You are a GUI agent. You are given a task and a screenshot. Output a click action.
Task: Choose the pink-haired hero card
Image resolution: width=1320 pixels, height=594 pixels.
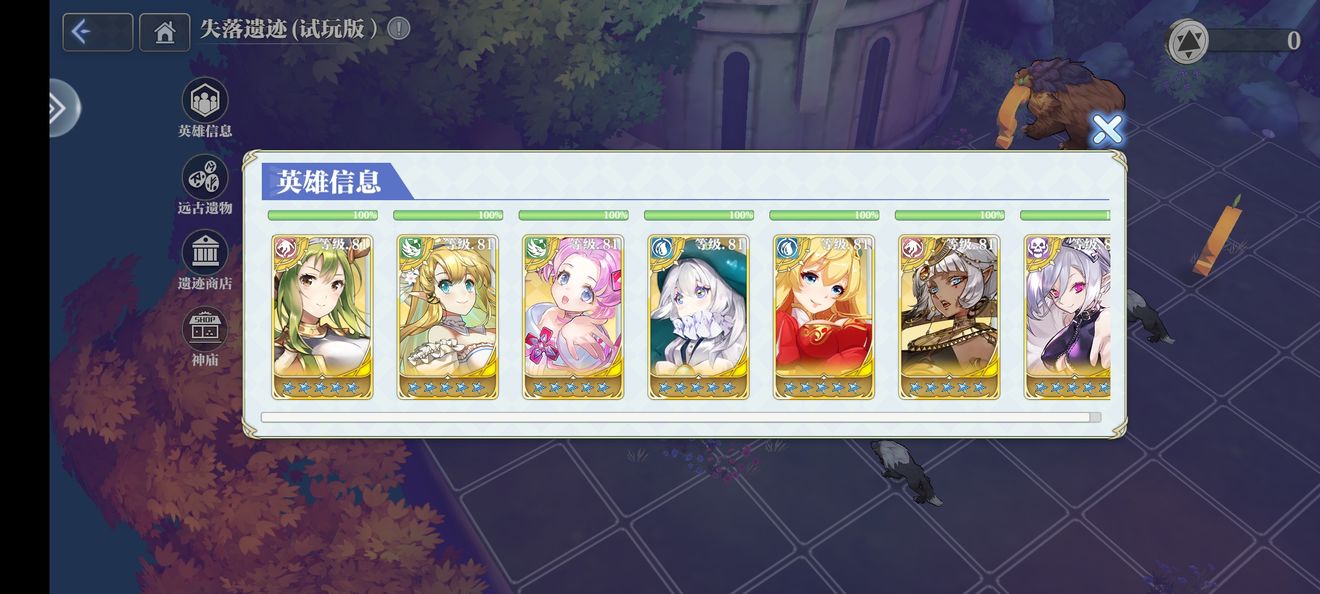coord(573,317)
